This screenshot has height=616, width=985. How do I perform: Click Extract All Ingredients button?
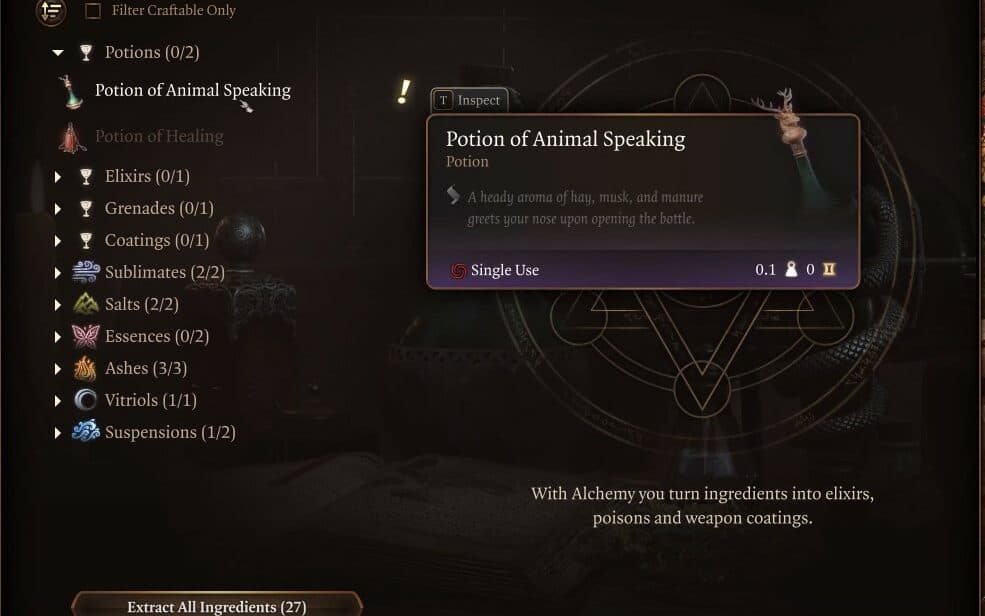pos(216,606)
